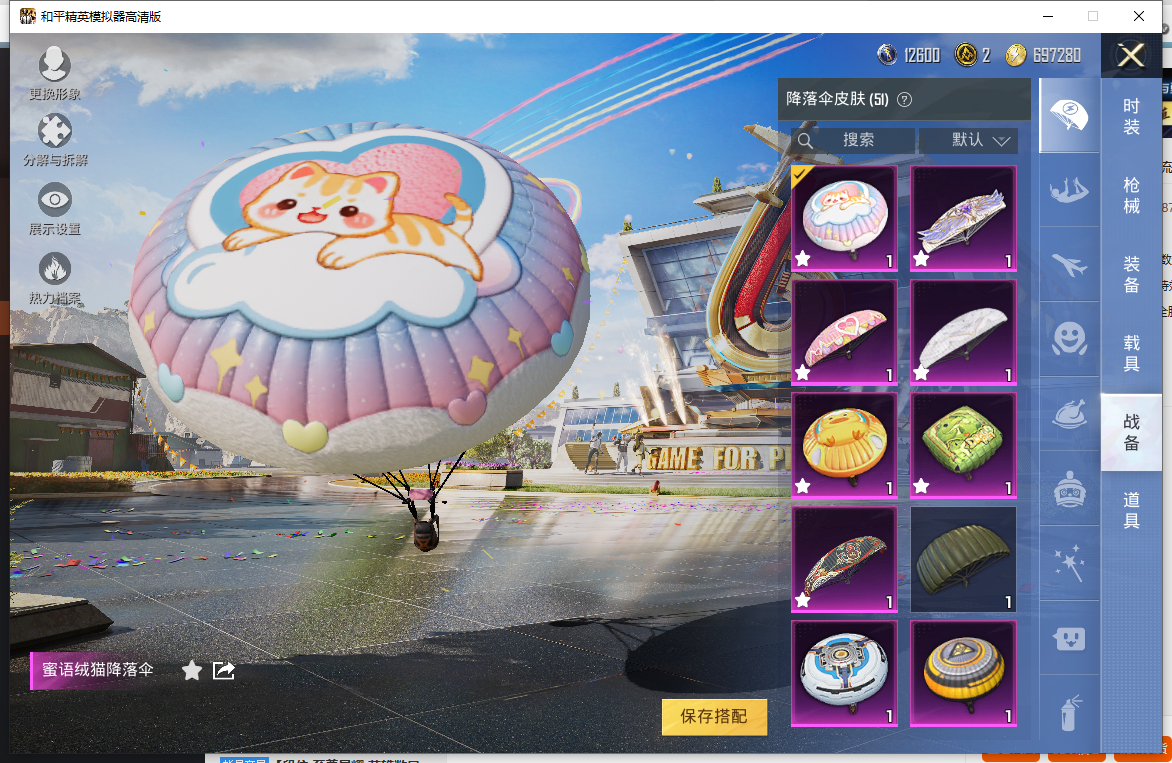Viewport: 1172px width, 763px height.
Task: Switch to the 时装 tab
Action: pos(1131,117)
